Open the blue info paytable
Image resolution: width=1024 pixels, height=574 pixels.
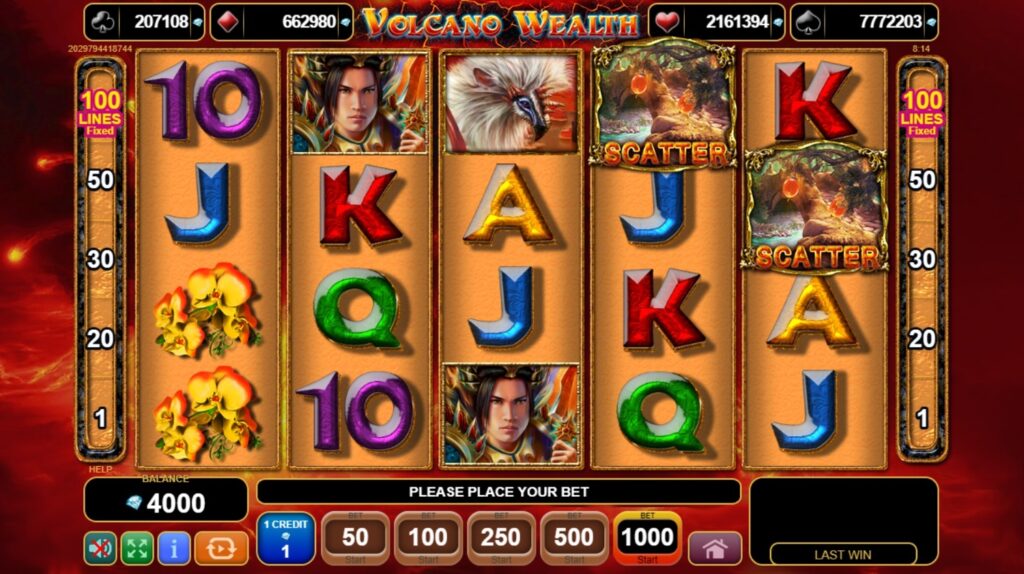tap(174, 548)
